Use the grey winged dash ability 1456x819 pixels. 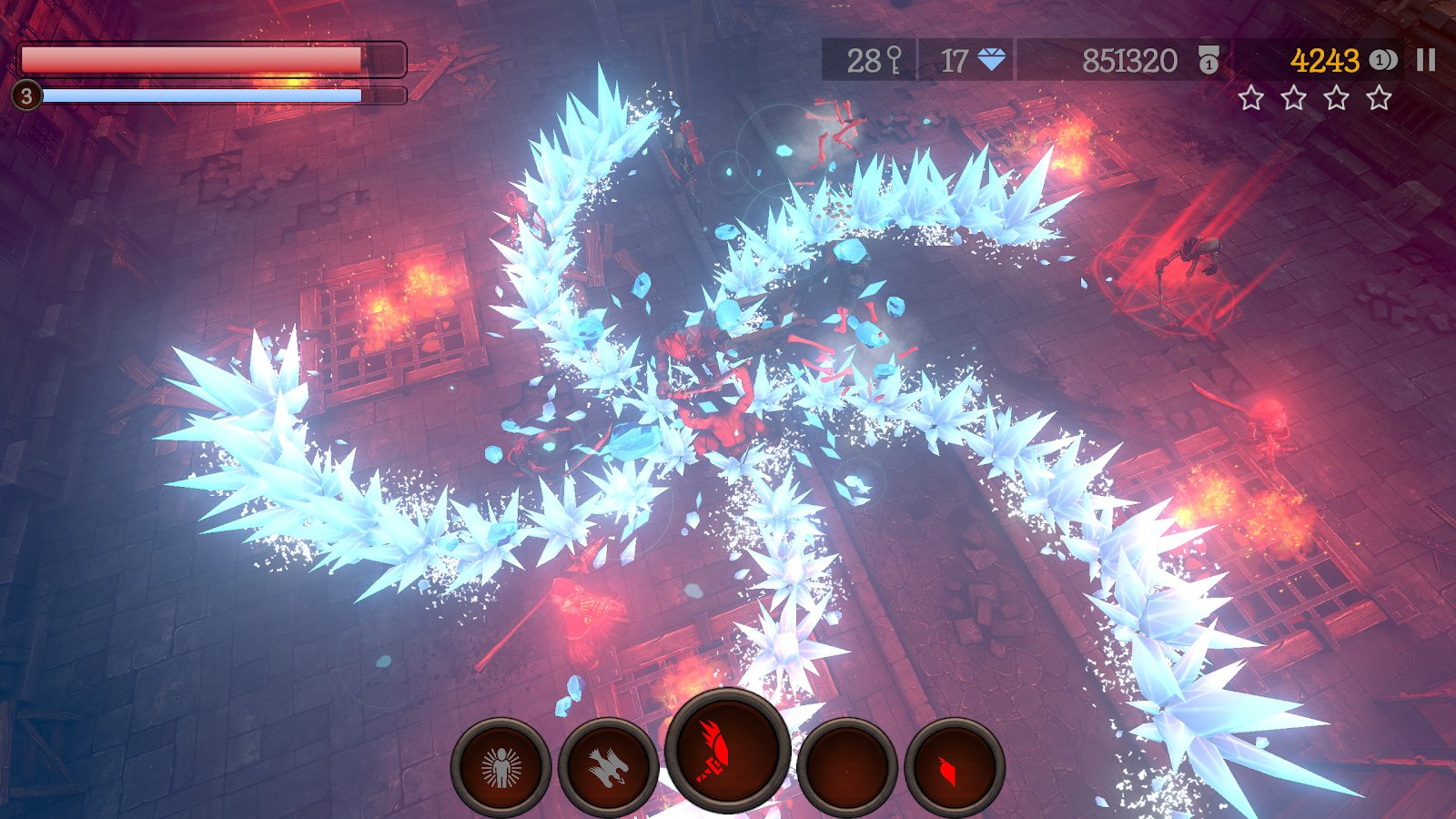pyautogui.click(x=608, y=768)
